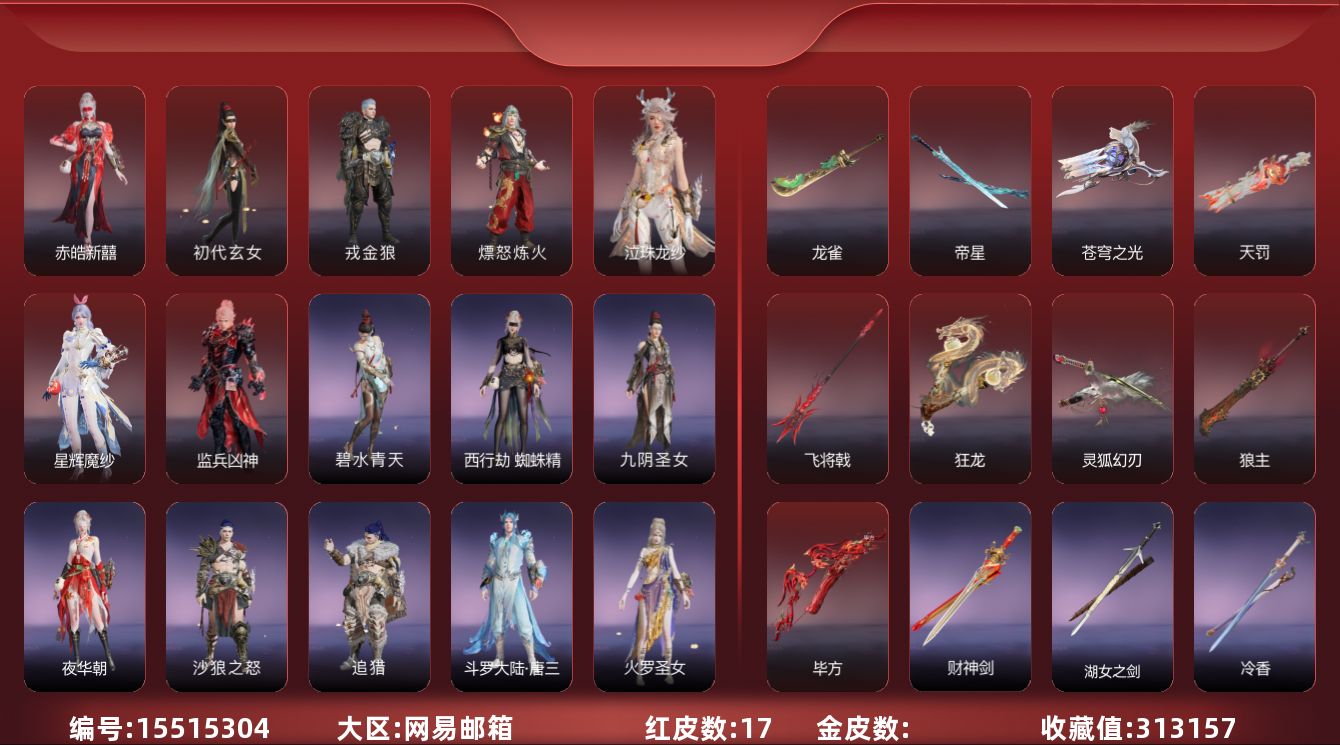
Task: Open the 狂龙 dragon weapon card
Action: coord(970,388)
